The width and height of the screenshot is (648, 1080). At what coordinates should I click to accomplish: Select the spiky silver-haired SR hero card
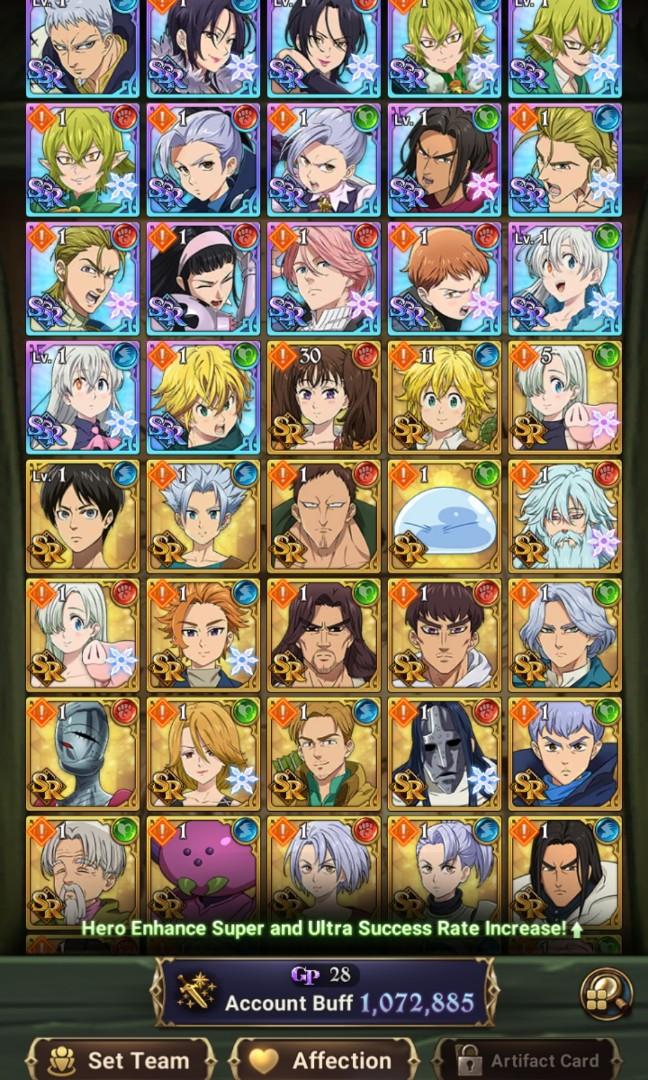203,516
